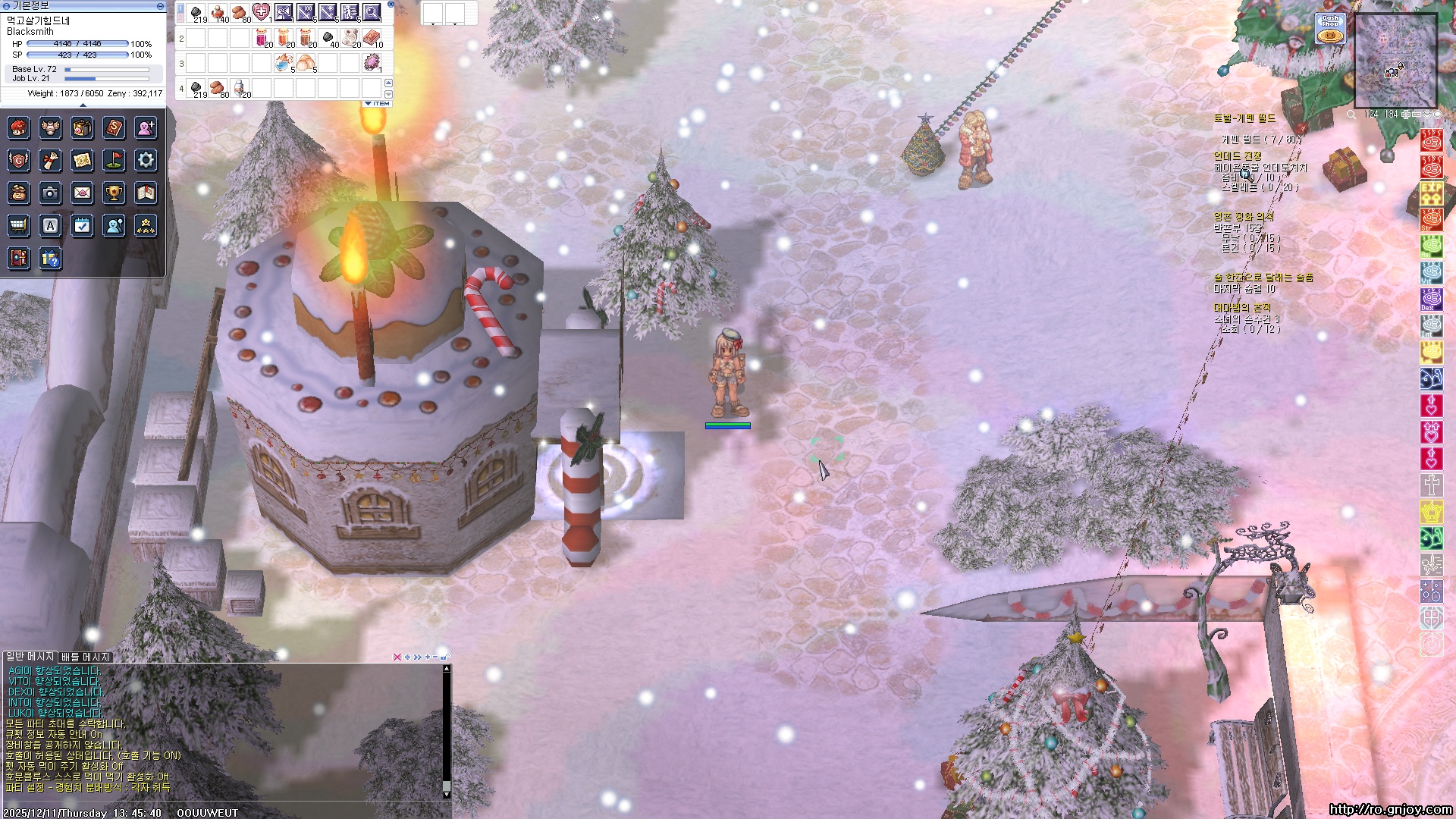Image resolution: width=1456 pixels, height=819 pixels.
Task: Select the red potion hotbar slot with 140
Action: pos(218,12)
